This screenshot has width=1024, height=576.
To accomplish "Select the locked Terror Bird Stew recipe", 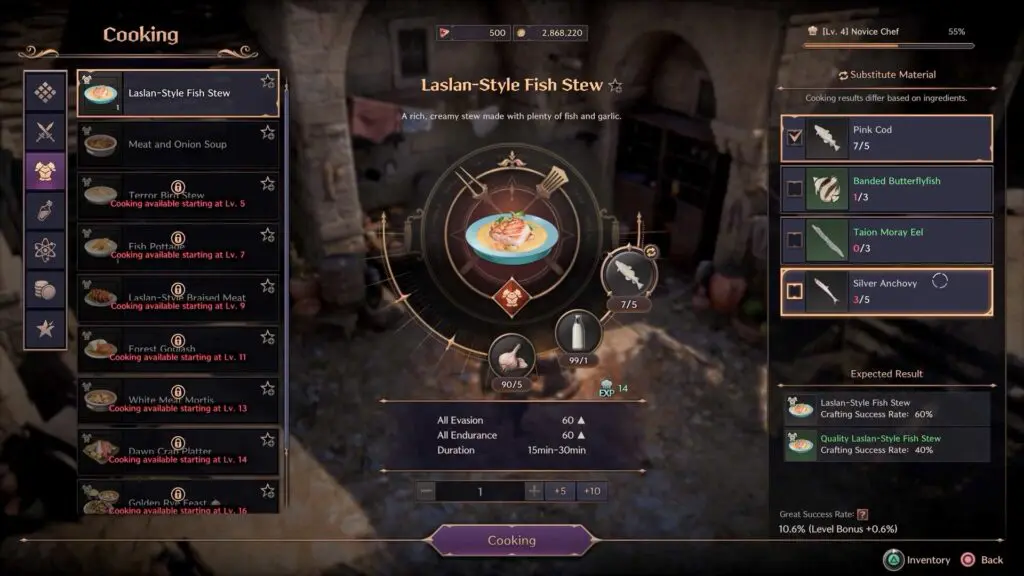I will click(178, 195).
